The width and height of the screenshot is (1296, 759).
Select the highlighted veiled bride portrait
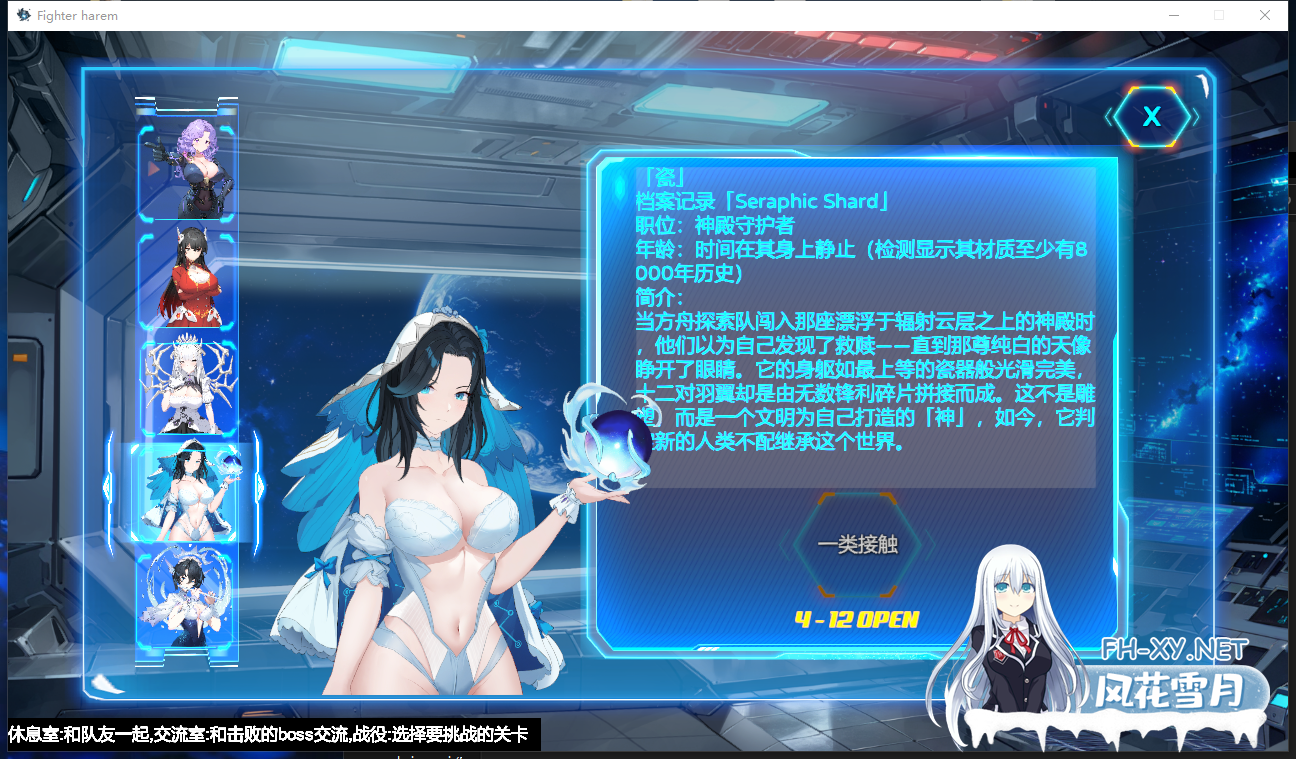tap(186, 495)
